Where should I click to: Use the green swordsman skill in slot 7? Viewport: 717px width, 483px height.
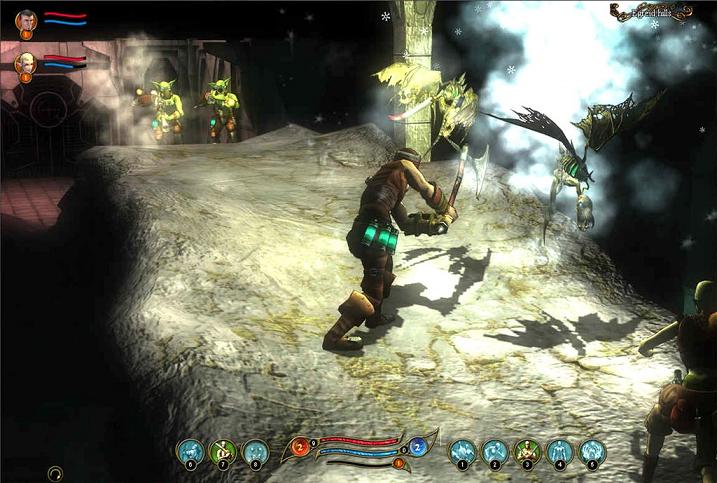(223, 452)
